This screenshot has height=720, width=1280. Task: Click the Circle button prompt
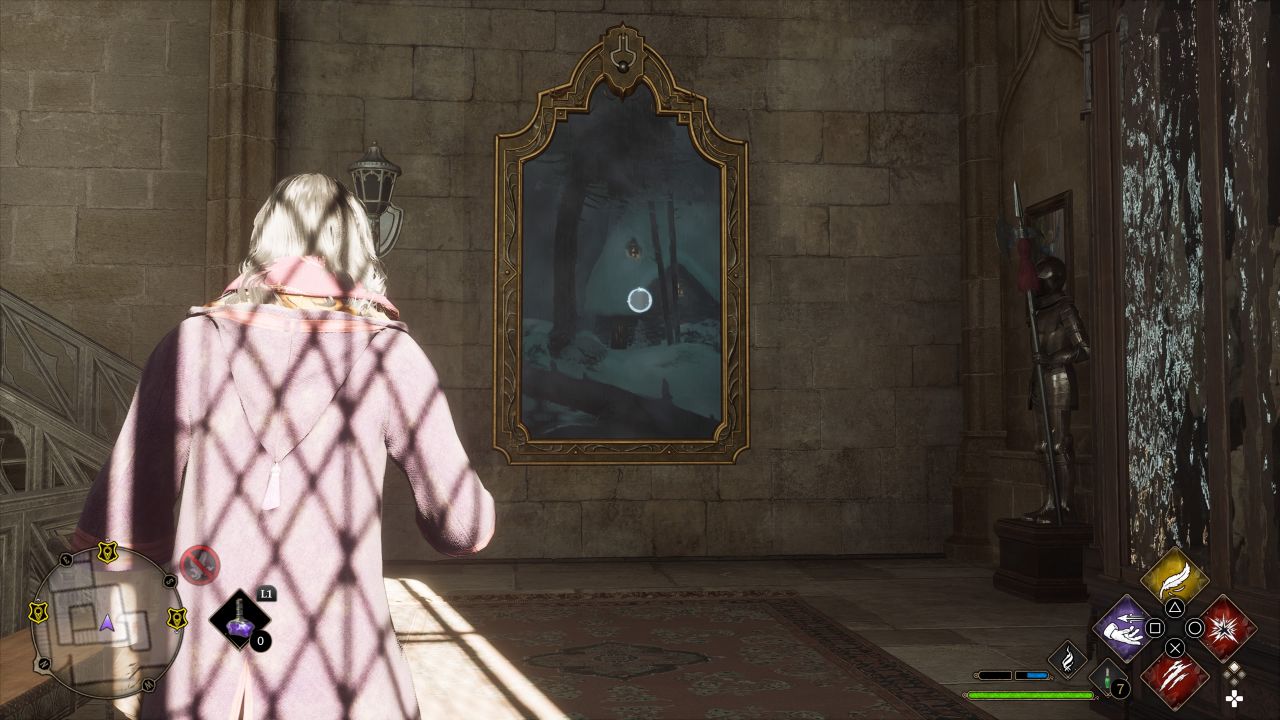[1195, 629]
